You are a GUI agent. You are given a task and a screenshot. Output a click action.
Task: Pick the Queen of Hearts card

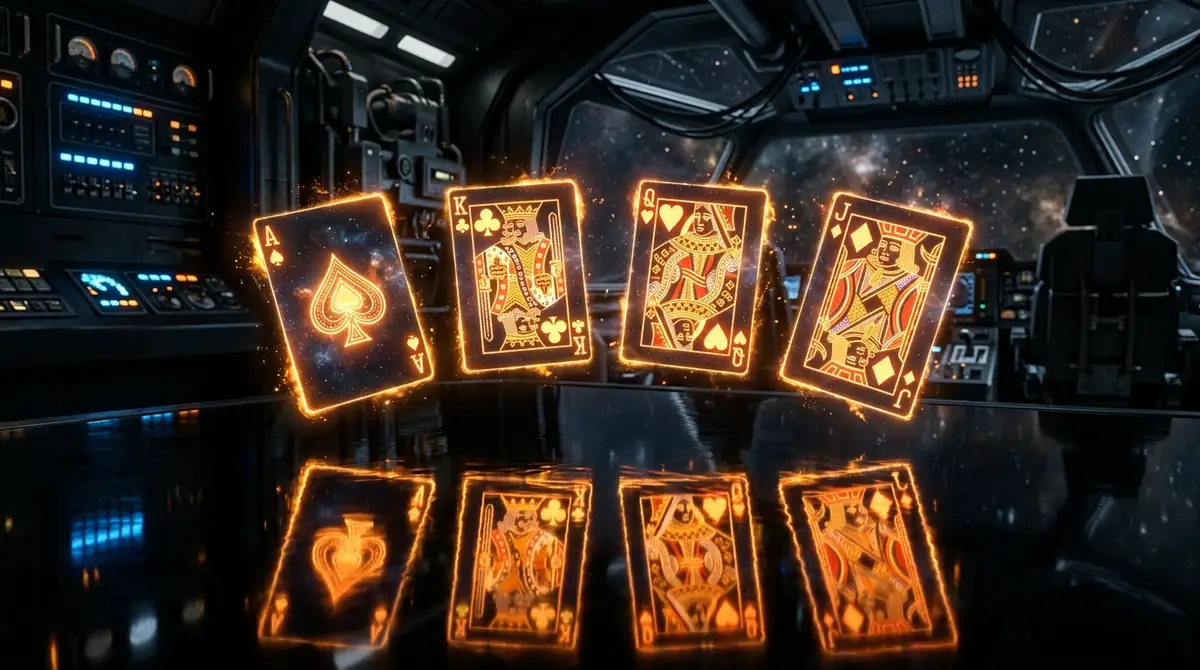pos(694,280)
